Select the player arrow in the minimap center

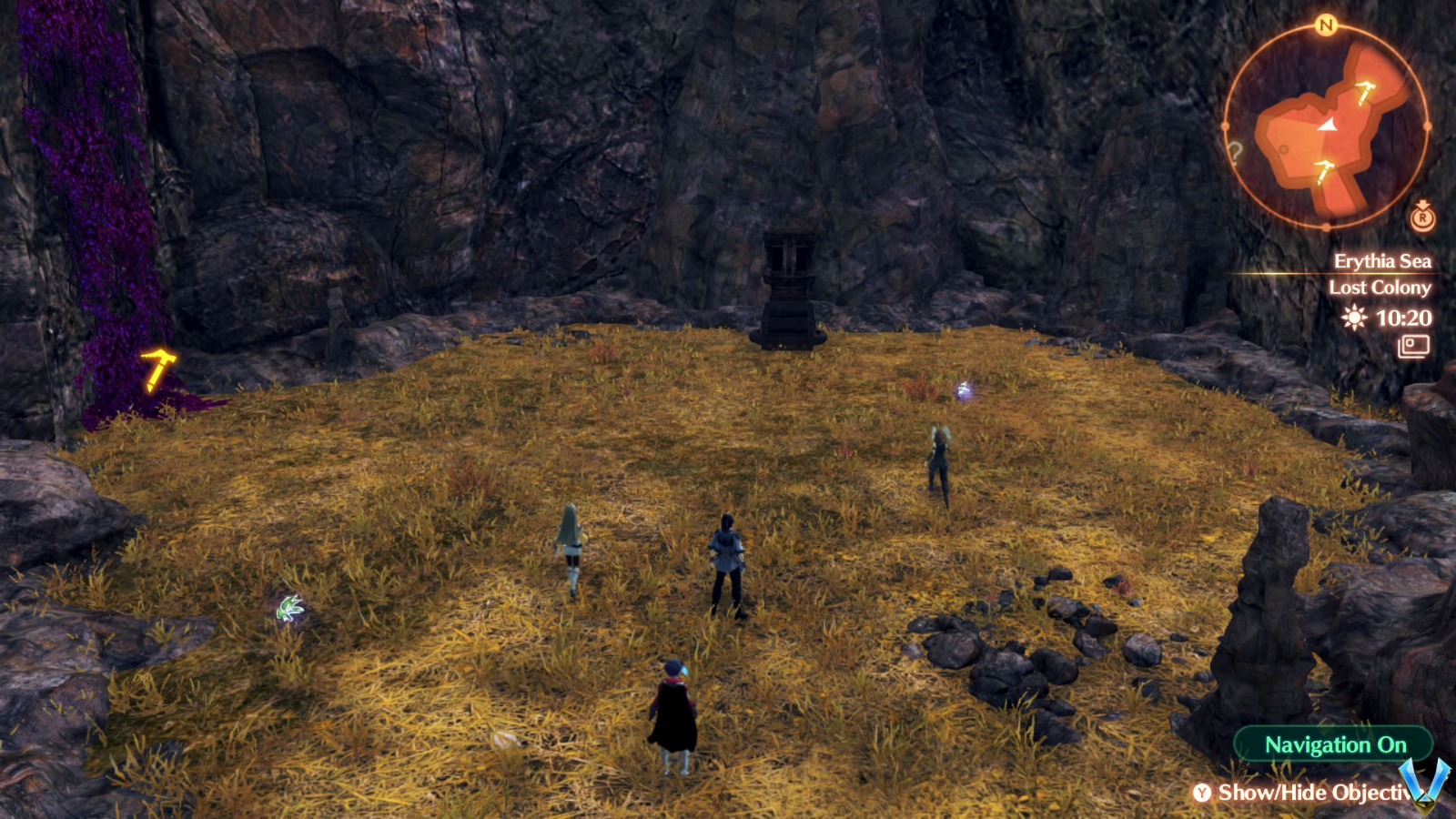[x=1329, y=126]
